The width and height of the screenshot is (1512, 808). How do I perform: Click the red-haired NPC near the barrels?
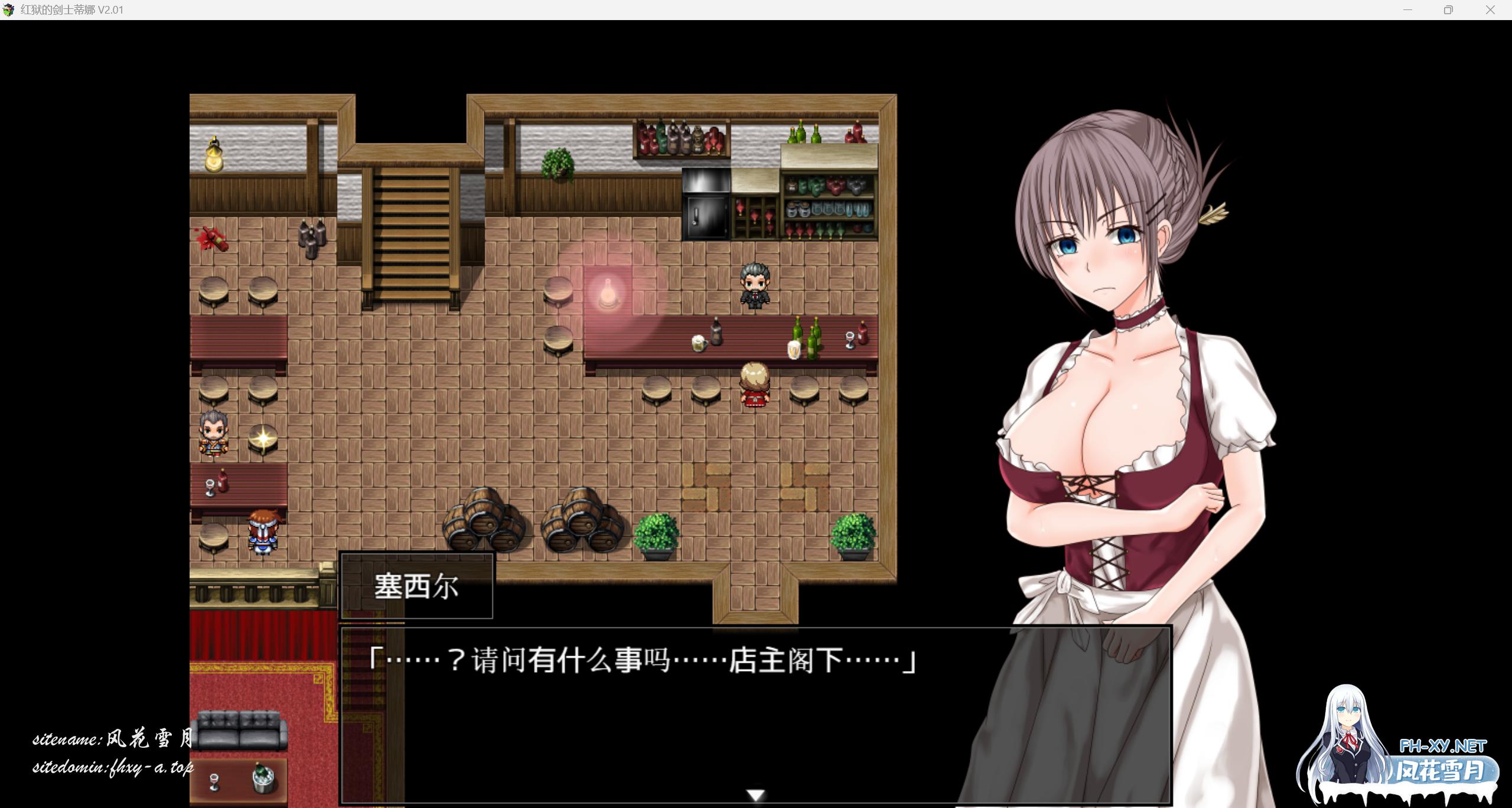tap(264, 529)
